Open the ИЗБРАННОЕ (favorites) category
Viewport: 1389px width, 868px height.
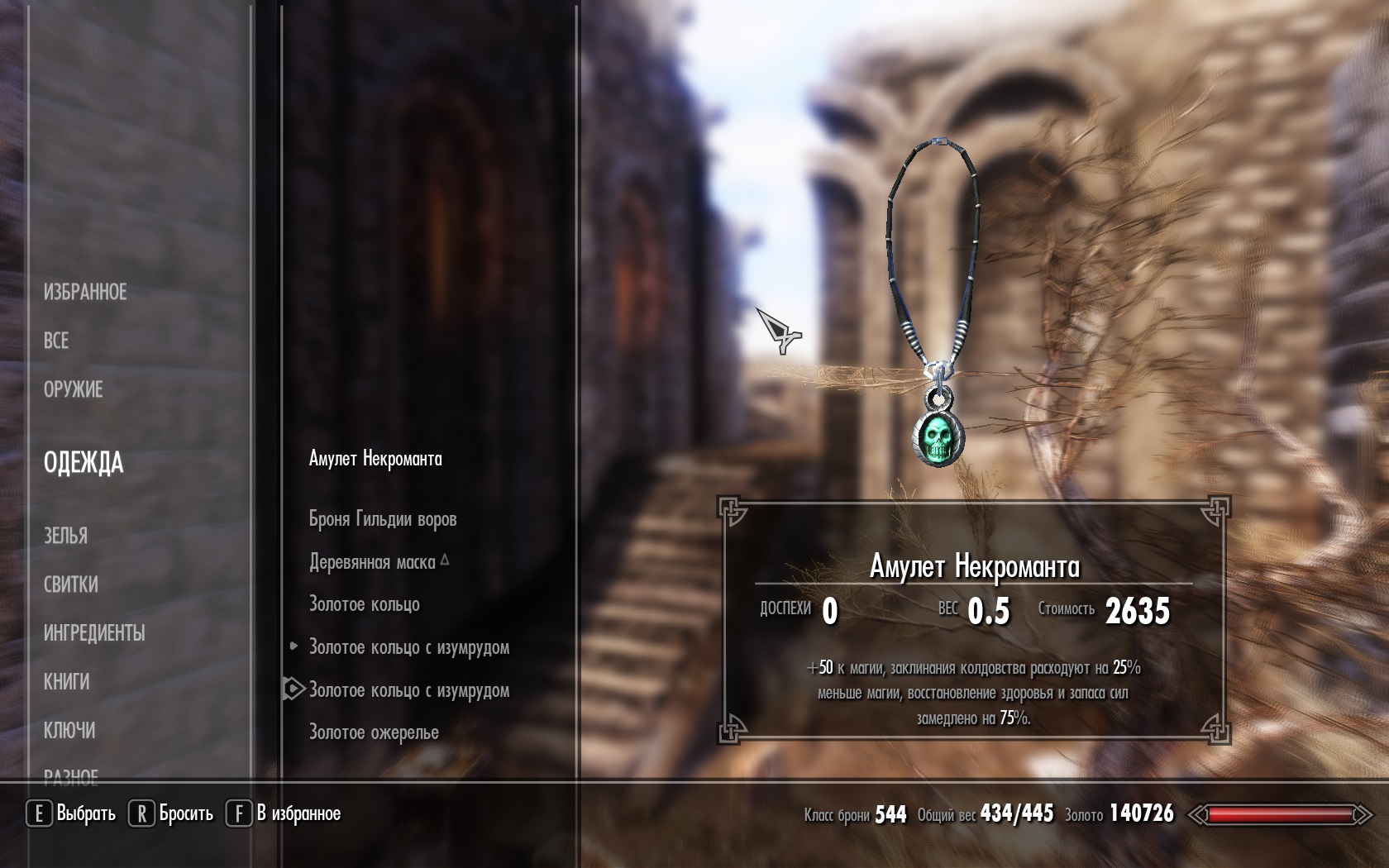[x=85, y=292]
